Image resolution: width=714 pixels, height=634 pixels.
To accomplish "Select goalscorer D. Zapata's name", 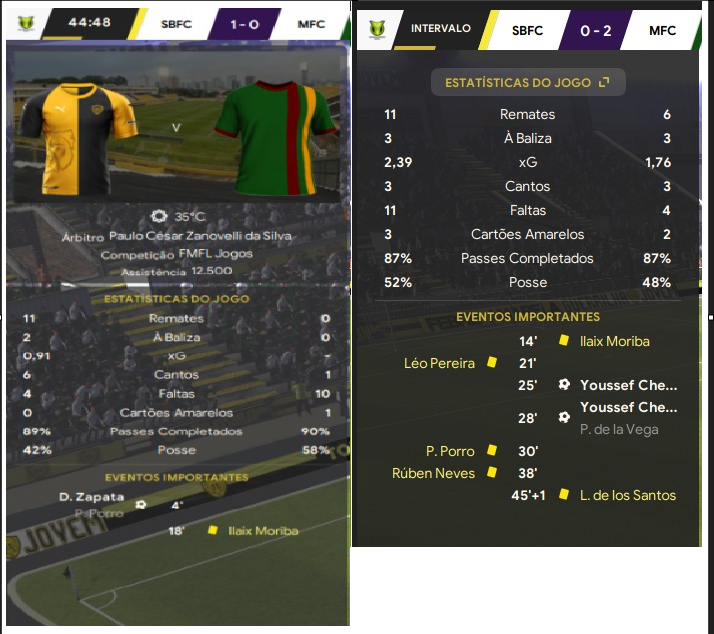I will pos(92,497).
